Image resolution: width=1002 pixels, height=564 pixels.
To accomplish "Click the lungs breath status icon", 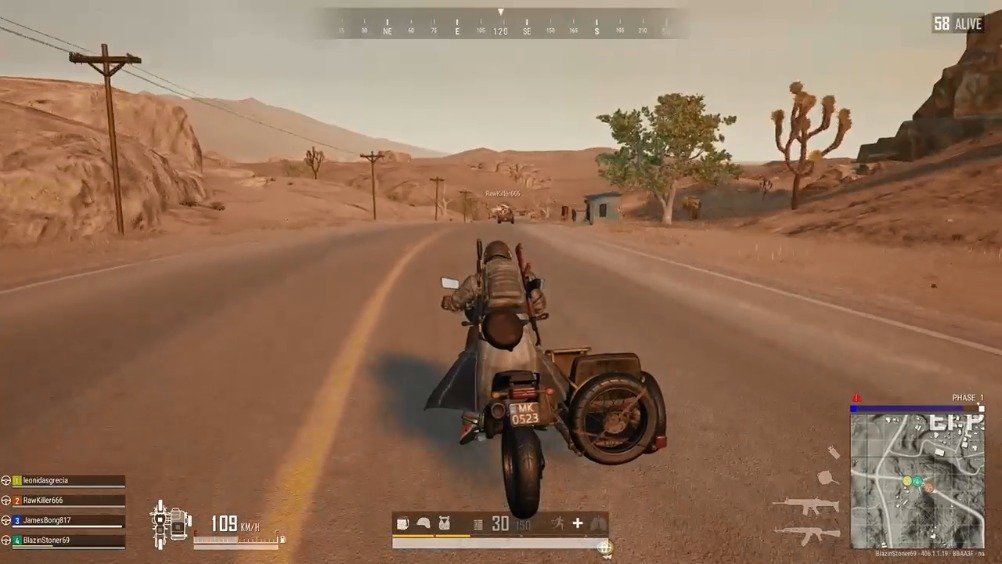I will coord(598,523).
